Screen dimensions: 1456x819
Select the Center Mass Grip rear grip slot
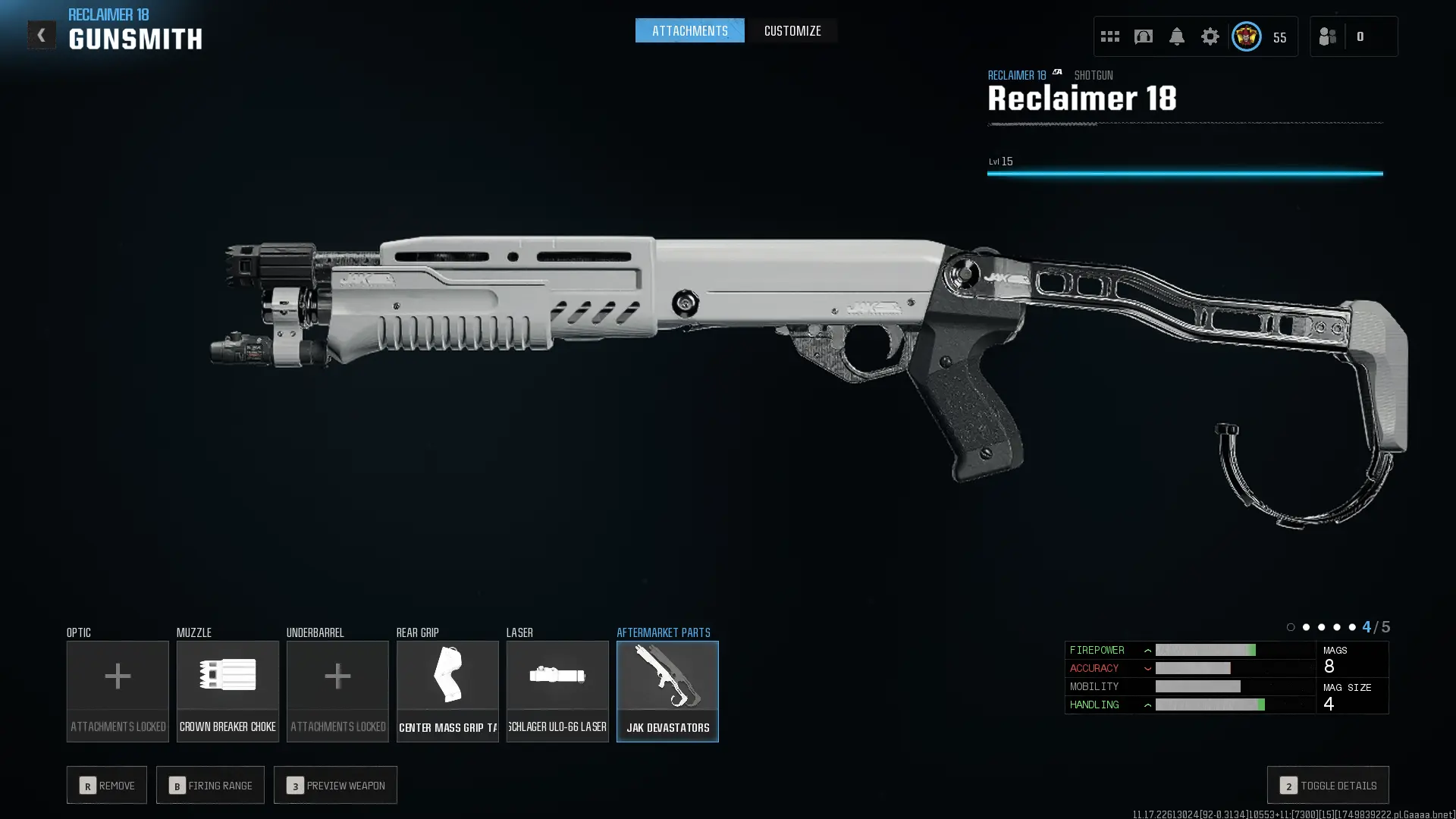[447, 691]
